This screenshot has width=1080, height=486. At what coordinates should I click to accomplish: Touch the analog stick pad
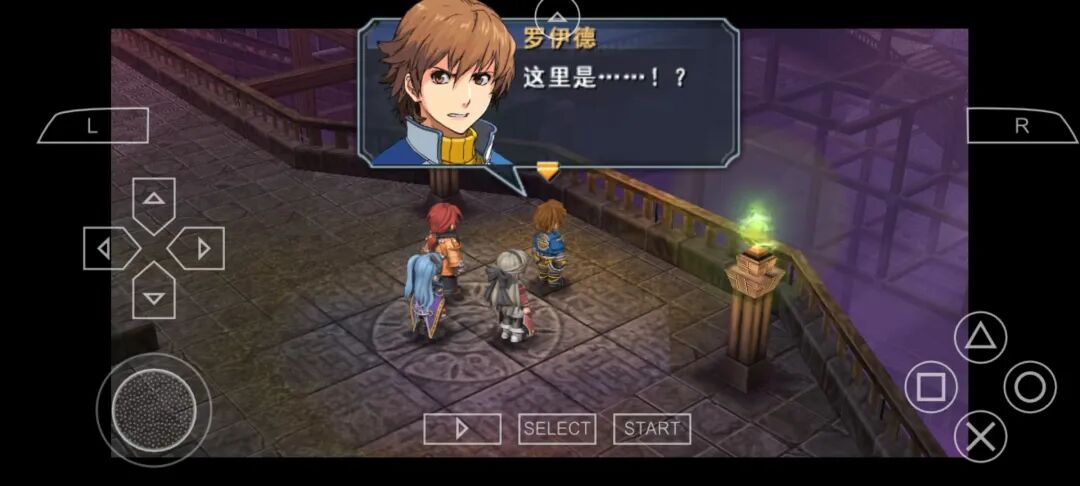coord(153,409)
